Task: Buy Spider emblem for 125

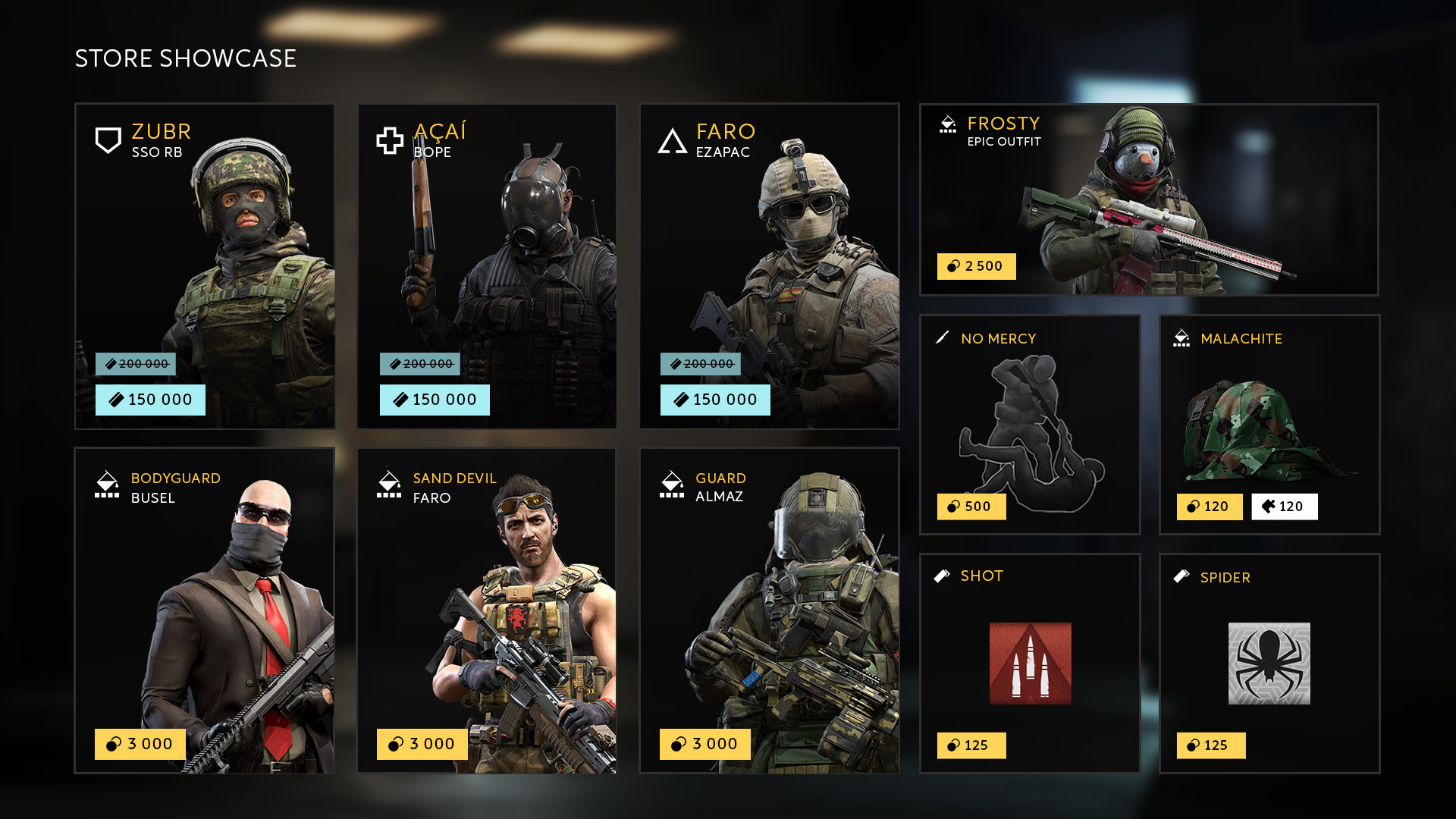Action: pyautogui.click(x=1210, y=745)
